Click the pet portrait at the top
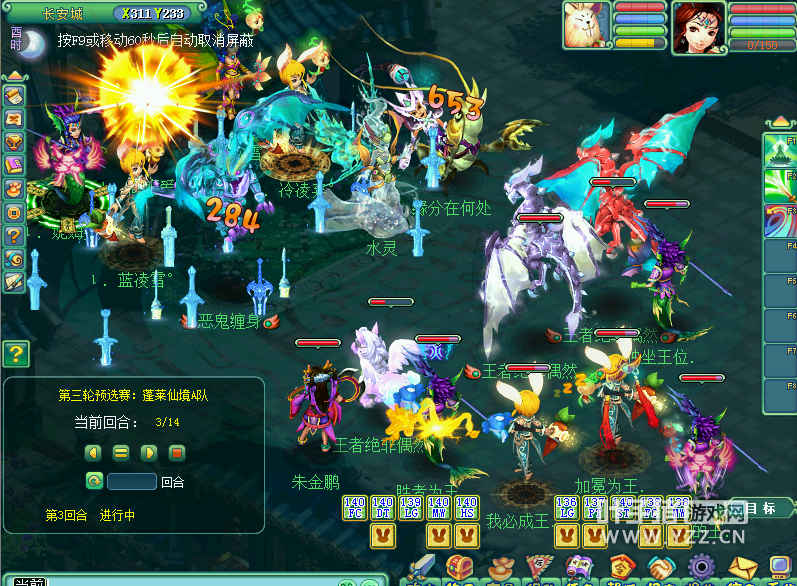797x586 pixels. [587, 25]
